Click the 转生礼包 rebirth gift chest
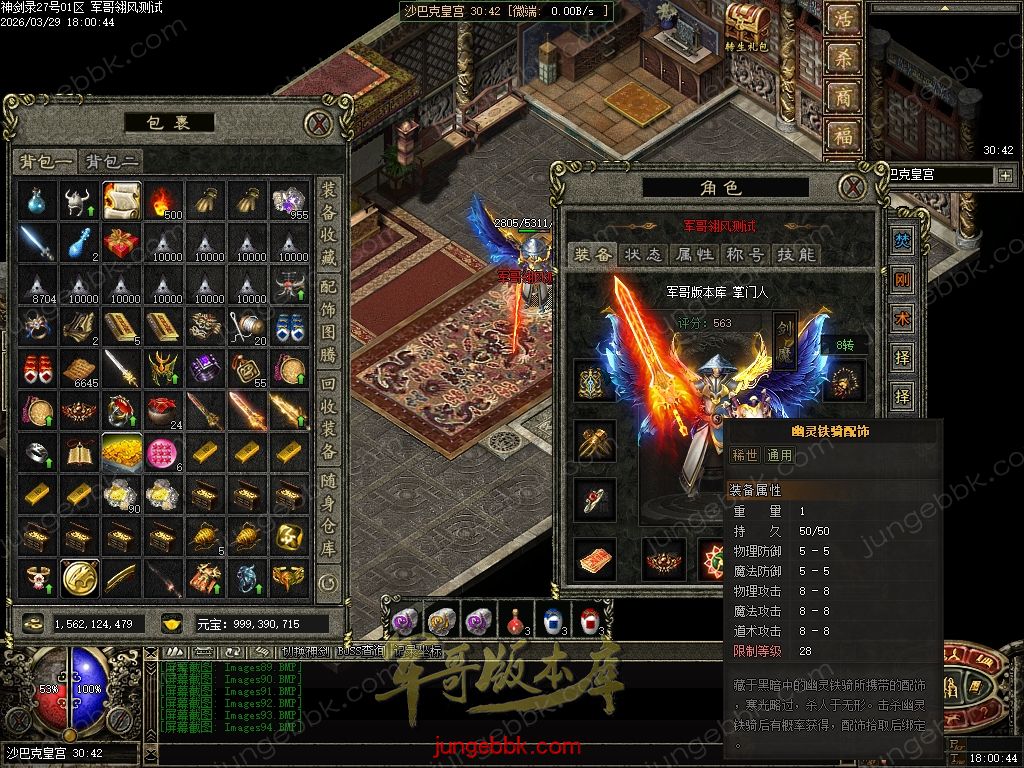Viewport: 1024px width, 768px height. click(x=744, y=24)
